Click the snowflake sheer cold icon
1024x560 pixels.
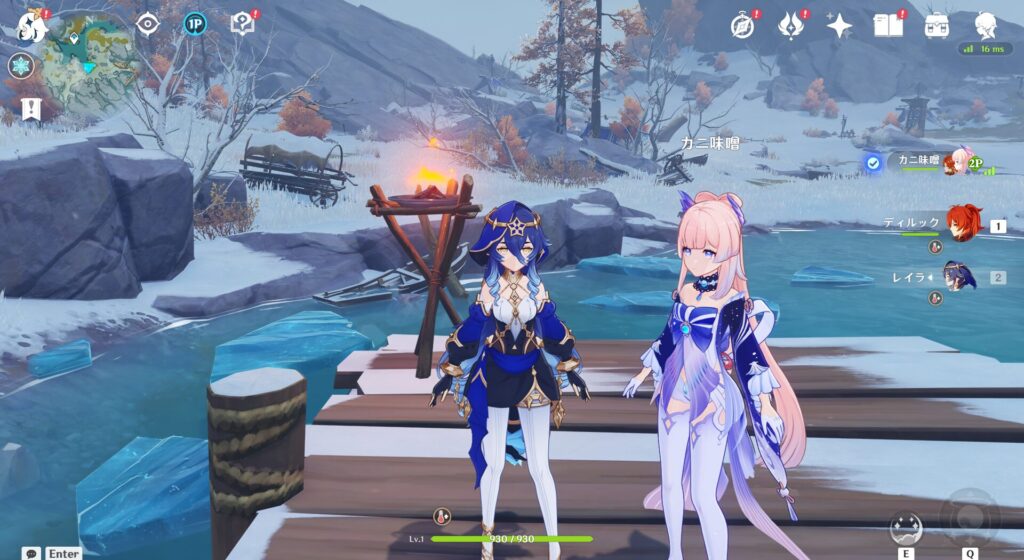pos(20,66)
